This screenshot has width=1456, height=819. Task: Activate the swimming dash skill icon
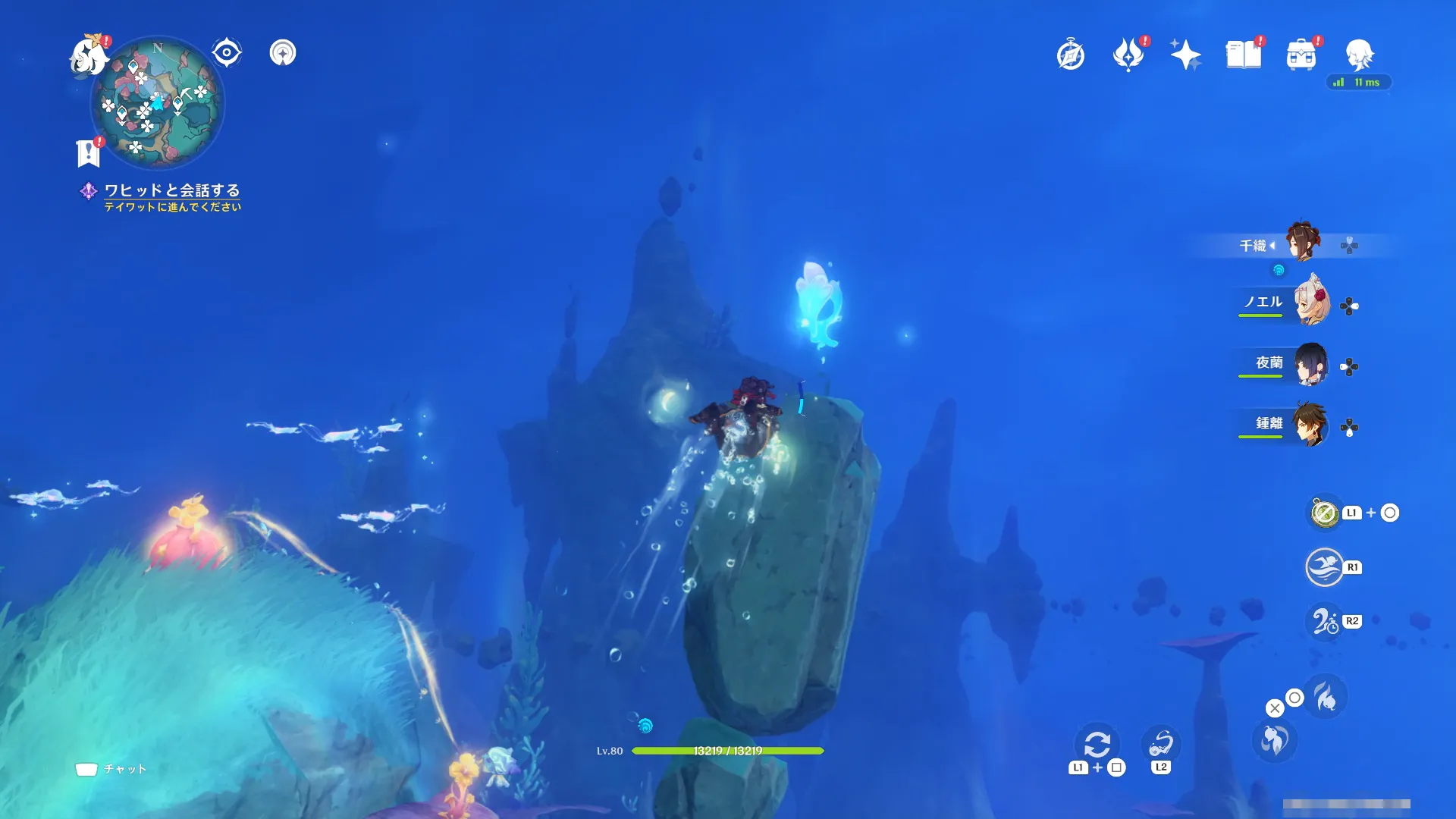pyautogui.click(x=1324, y=567)
